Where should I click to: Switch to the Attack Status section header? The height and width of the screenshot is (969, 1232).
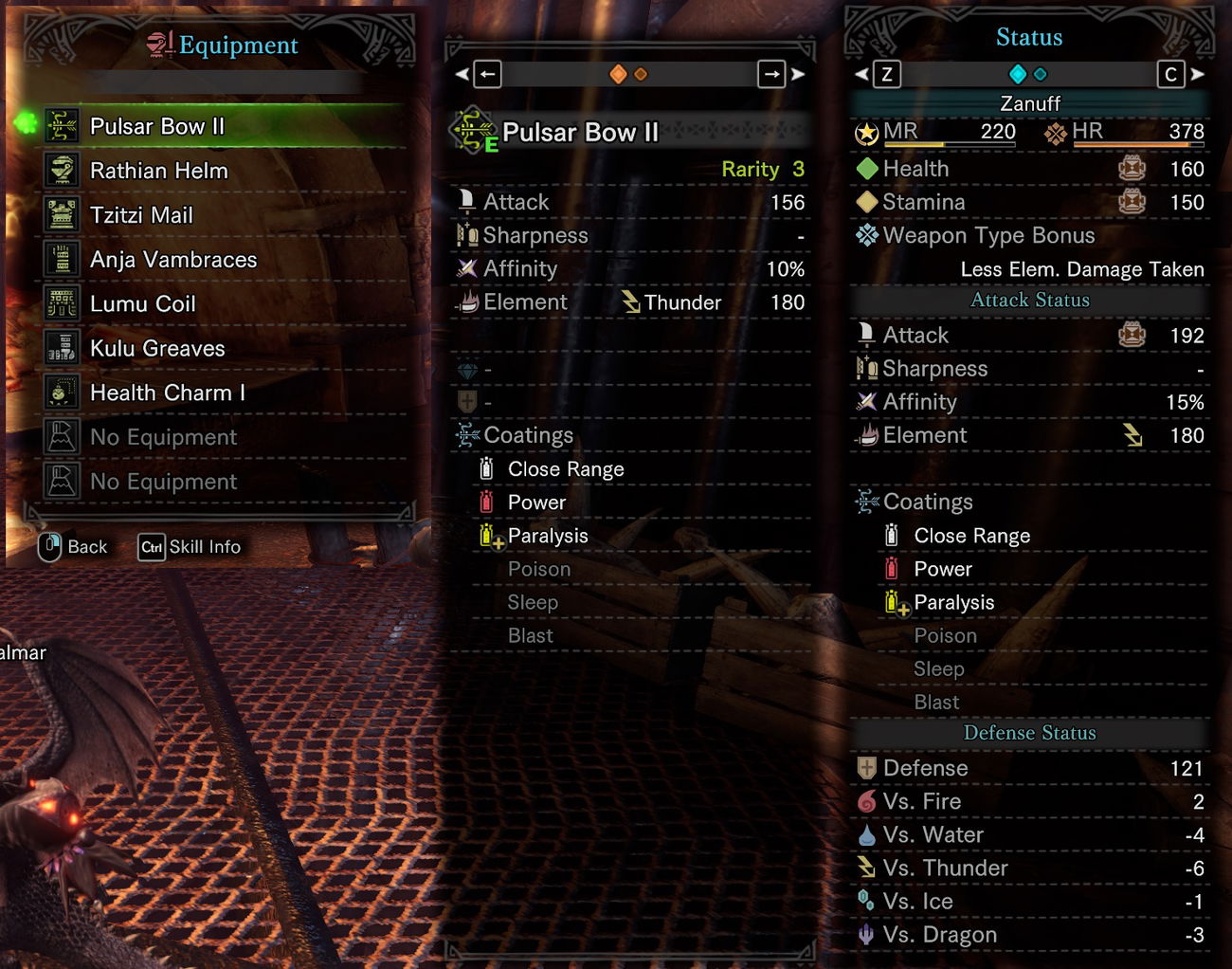click(x=1029, y=300)
